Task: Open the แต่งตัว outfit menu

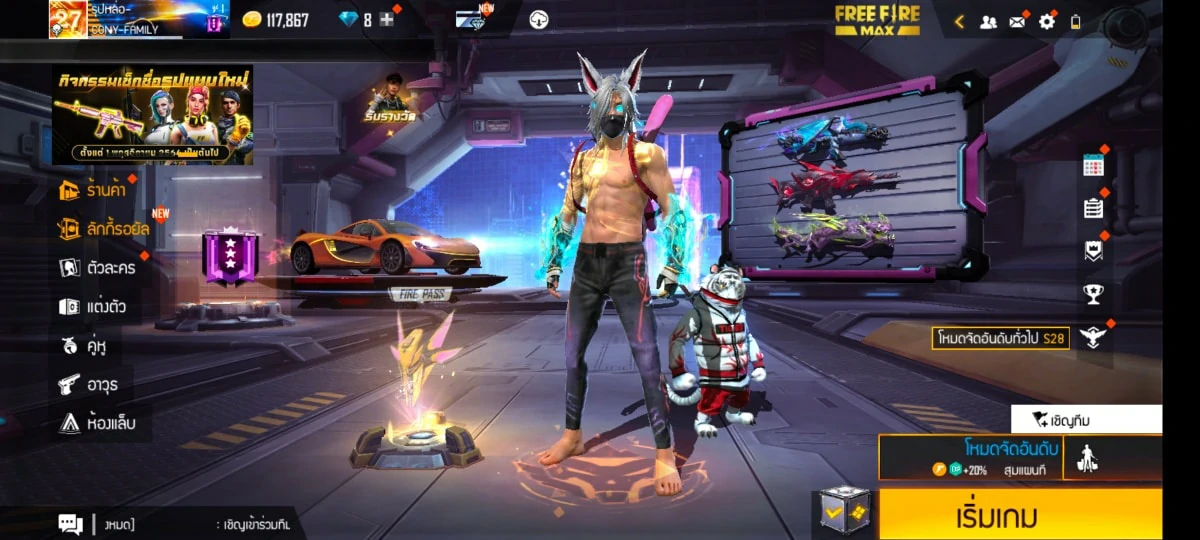Action: (92, 306)
